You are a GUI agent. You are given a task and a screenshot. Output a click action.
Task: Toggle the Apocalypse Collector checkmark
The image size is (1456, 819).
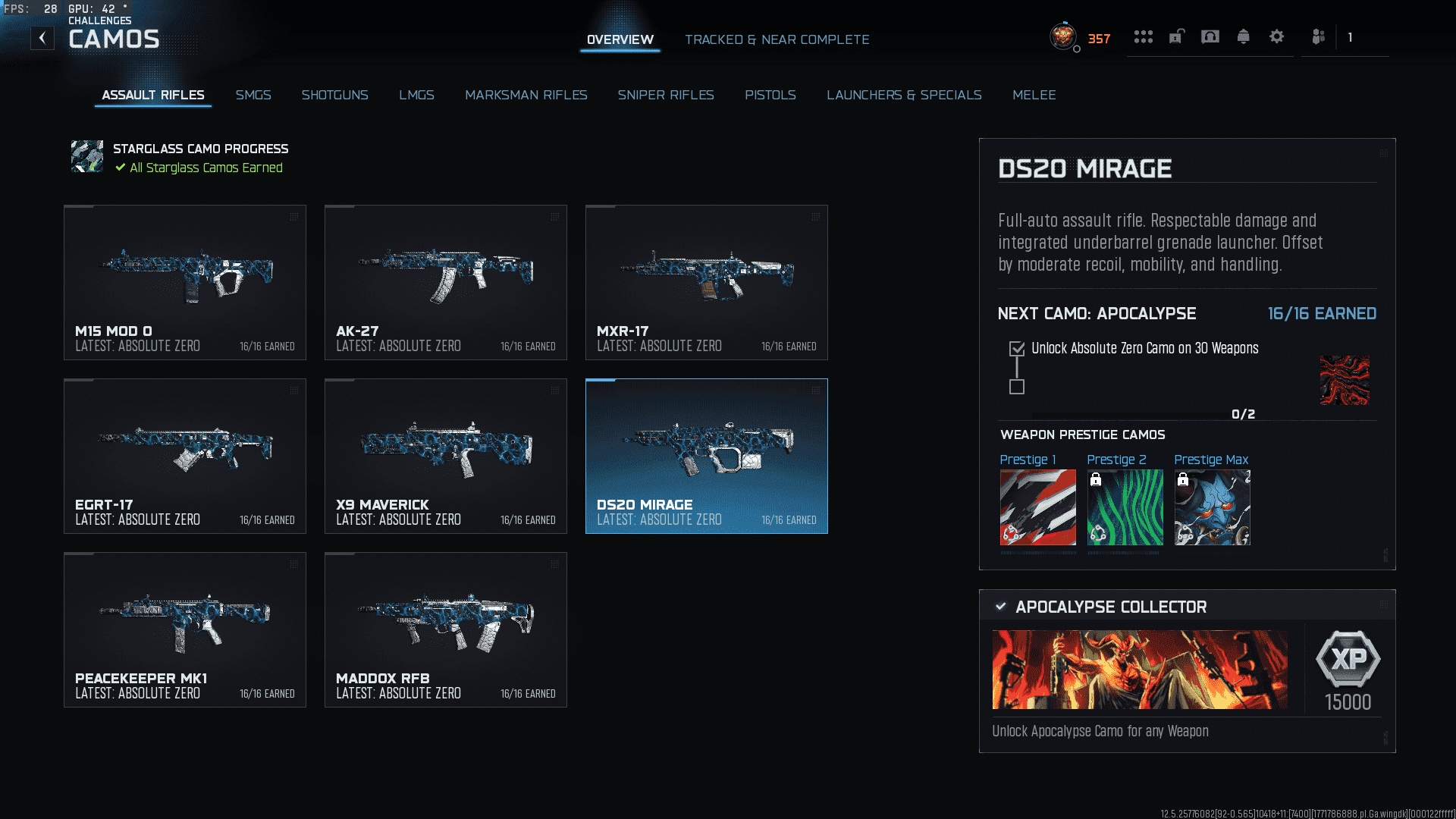pos(999,607)
